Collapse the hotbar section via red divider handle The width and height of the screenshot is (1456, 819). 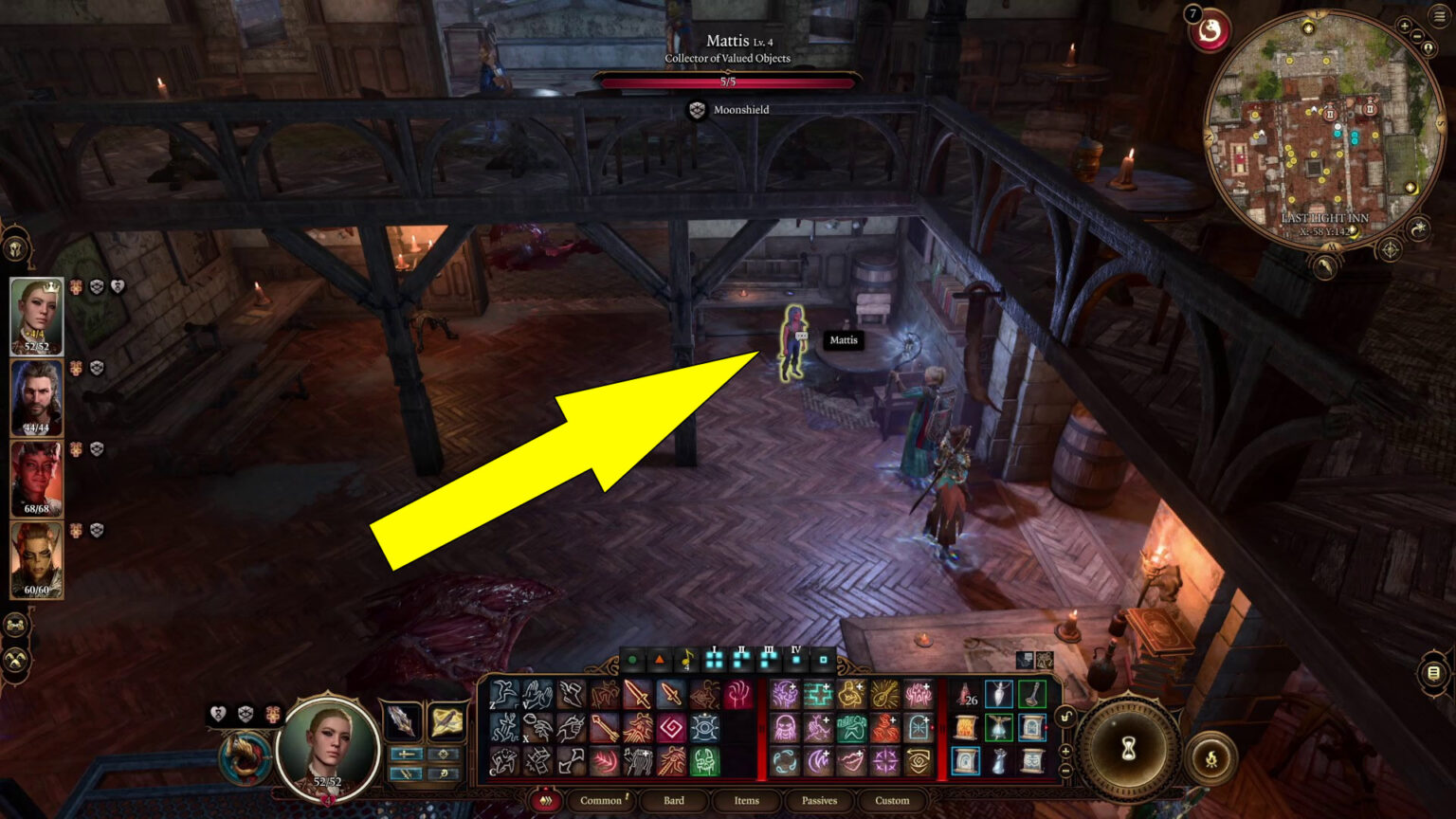(762, 728)
